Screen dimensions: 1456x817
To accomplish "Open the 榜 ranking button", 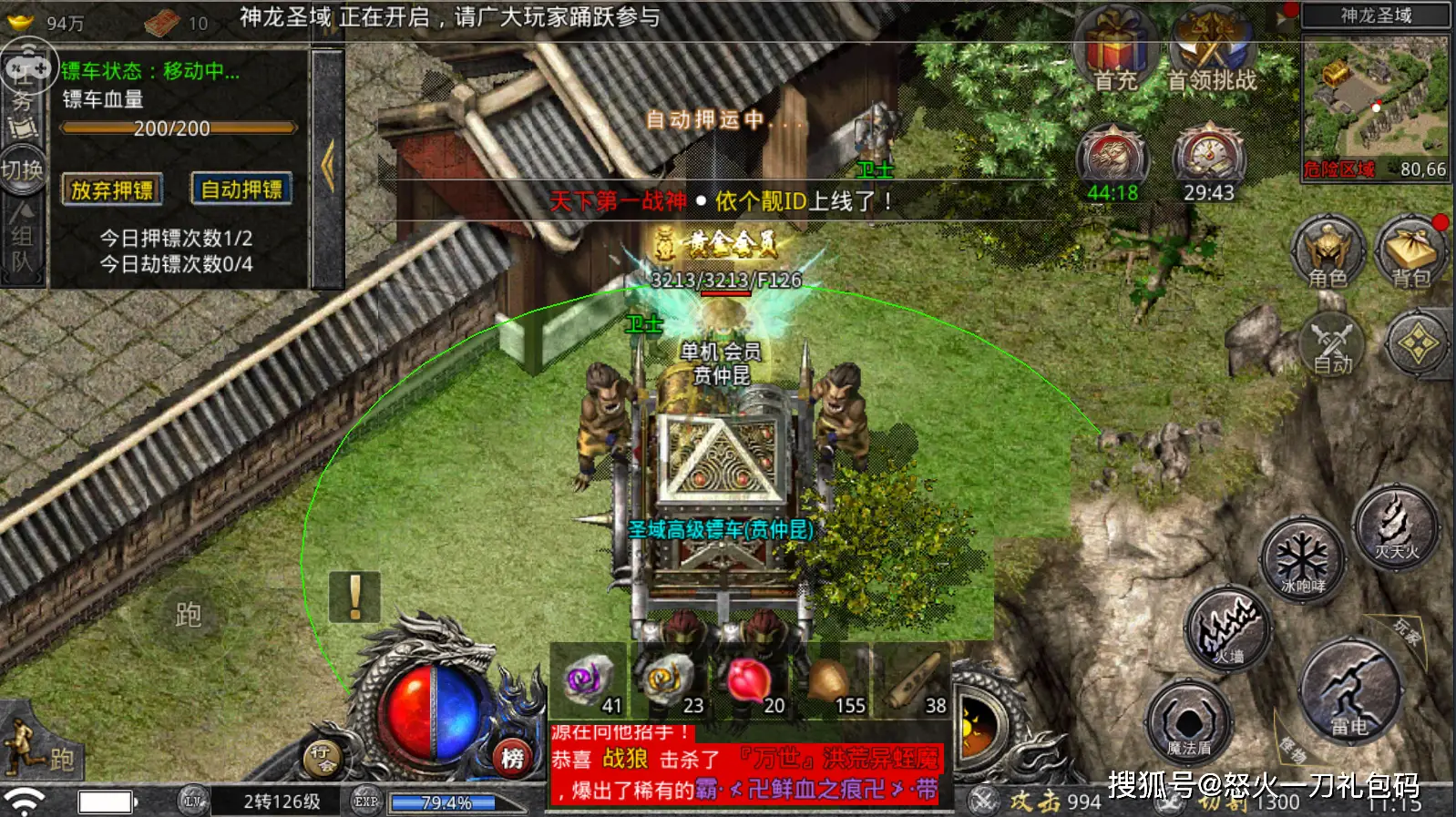I will (x=512, y=757).
